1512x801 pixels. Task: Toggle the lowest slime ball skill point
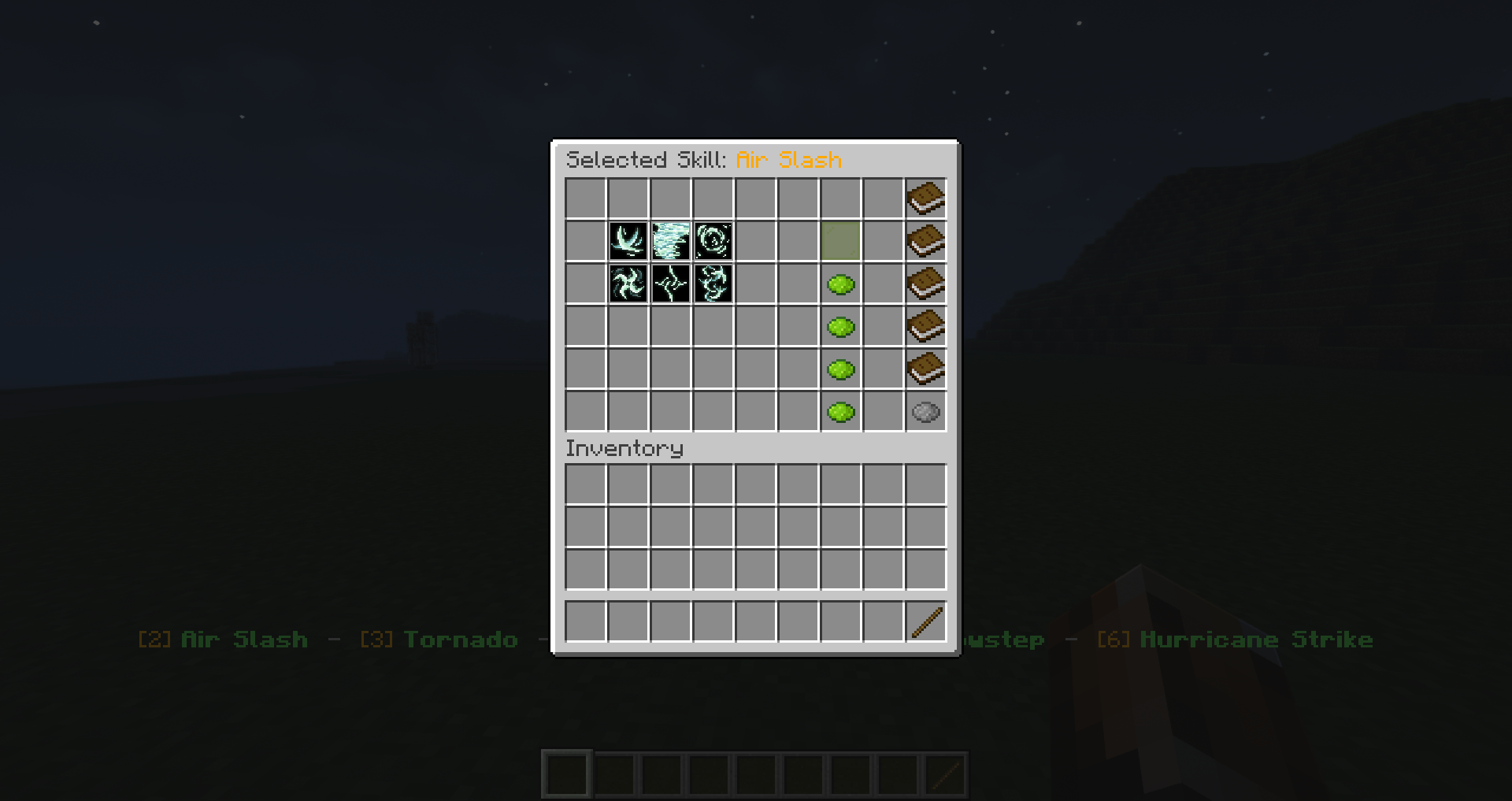pyautogui.click(x=840, y=410)
